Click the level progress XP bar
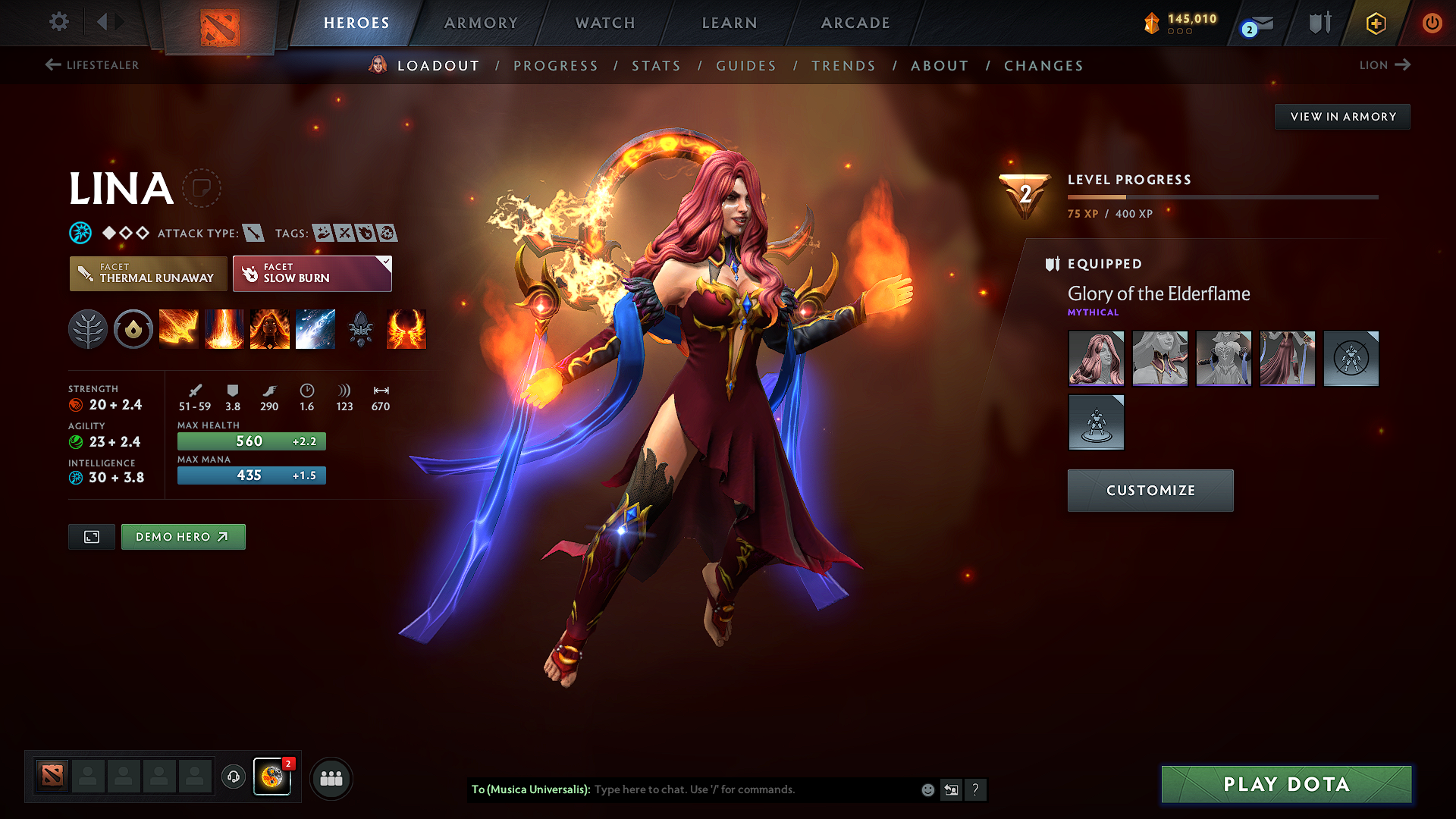The width and height of the screenshot is (1456, 819). coord(1222,197)
